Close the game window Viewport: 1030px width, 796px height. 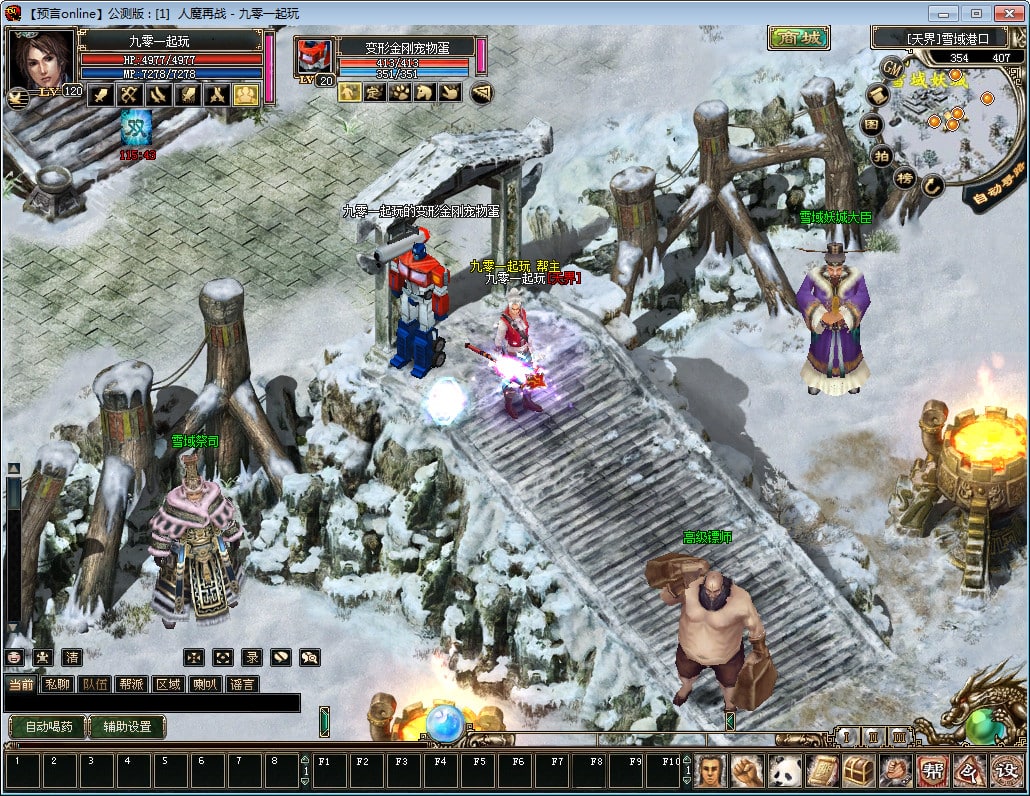point(1006,13)
